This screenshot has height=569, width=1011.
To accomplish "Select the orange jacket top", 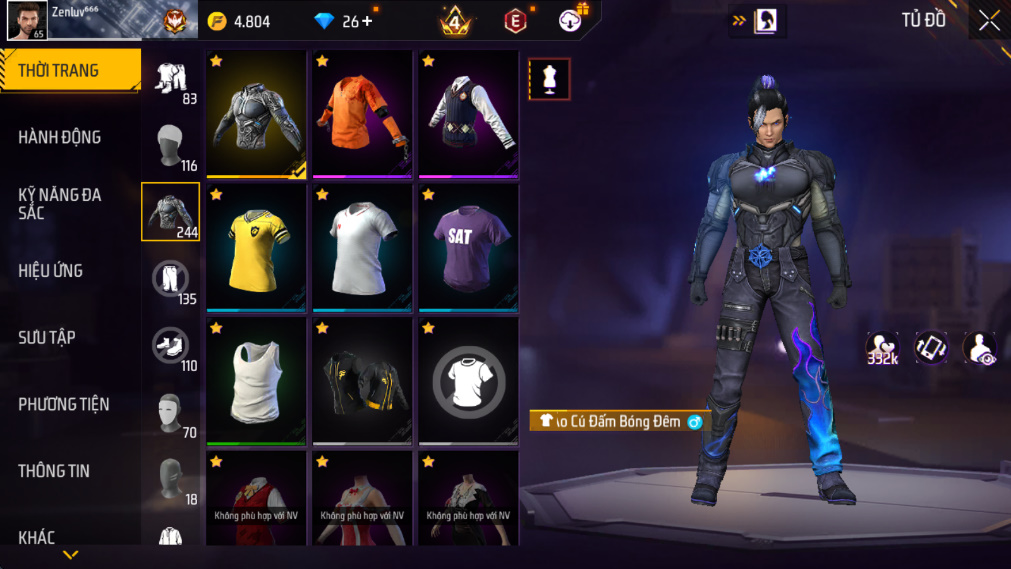I will [362, 114].
